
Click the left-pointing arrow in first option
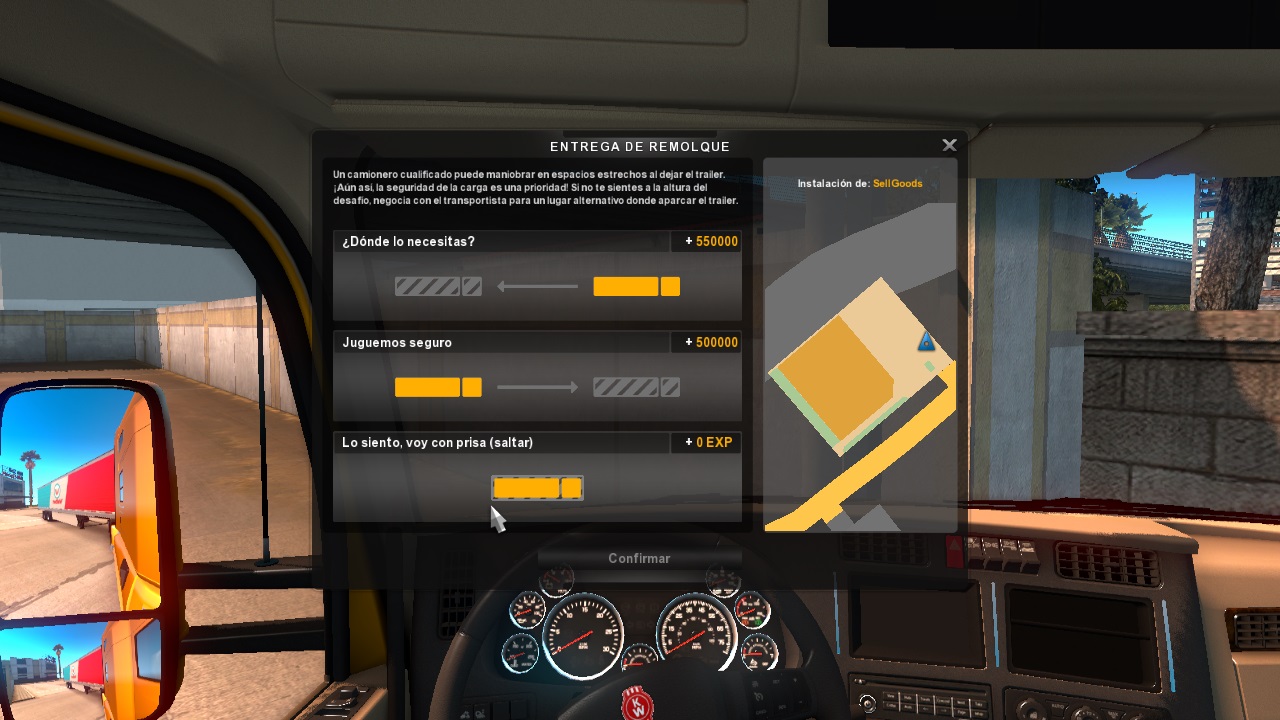click(x=536, y=286)
